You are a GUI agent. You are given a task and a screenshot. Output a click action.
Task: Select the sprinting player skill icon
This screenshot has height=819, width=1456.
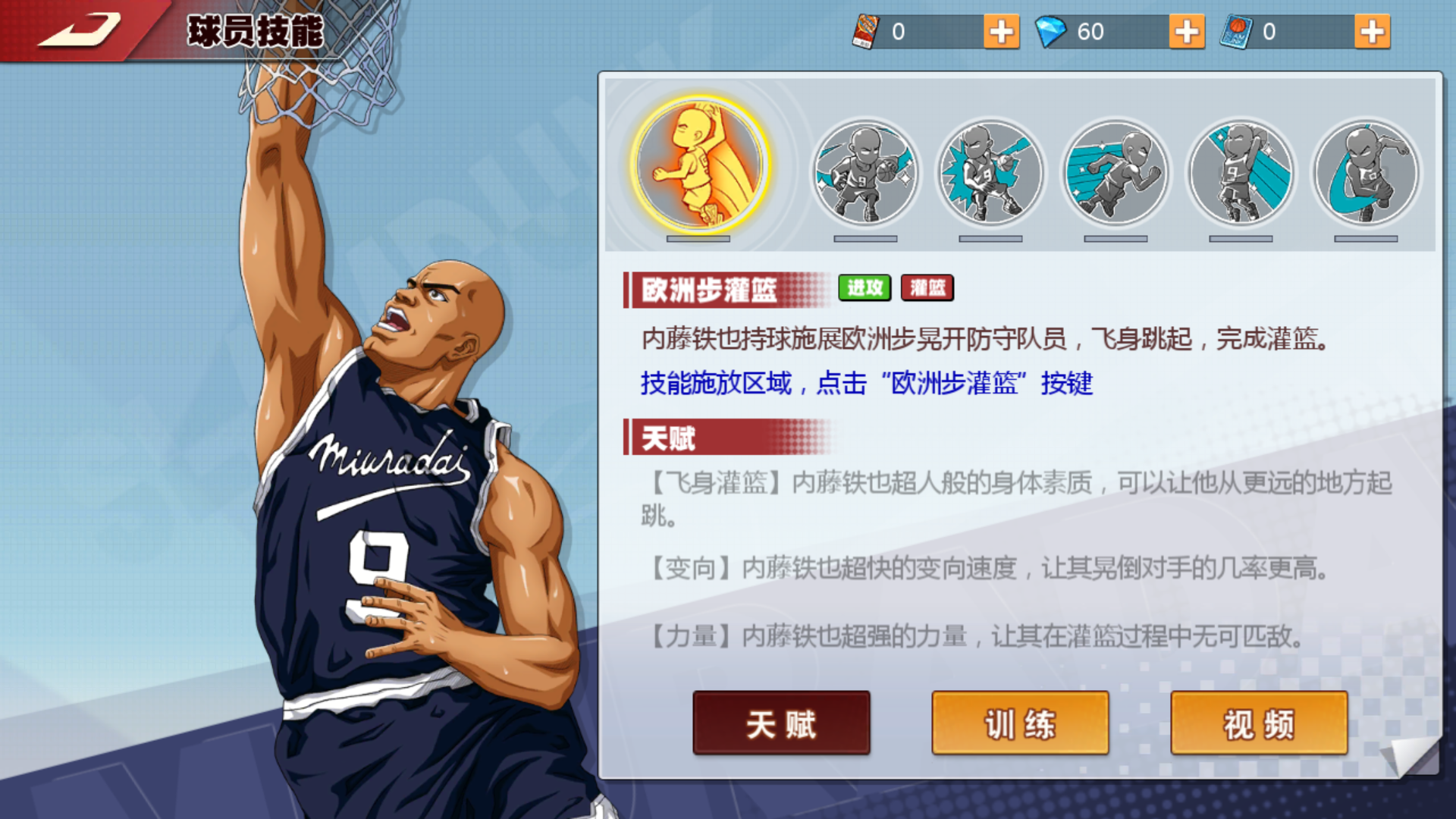[1116, 173]
